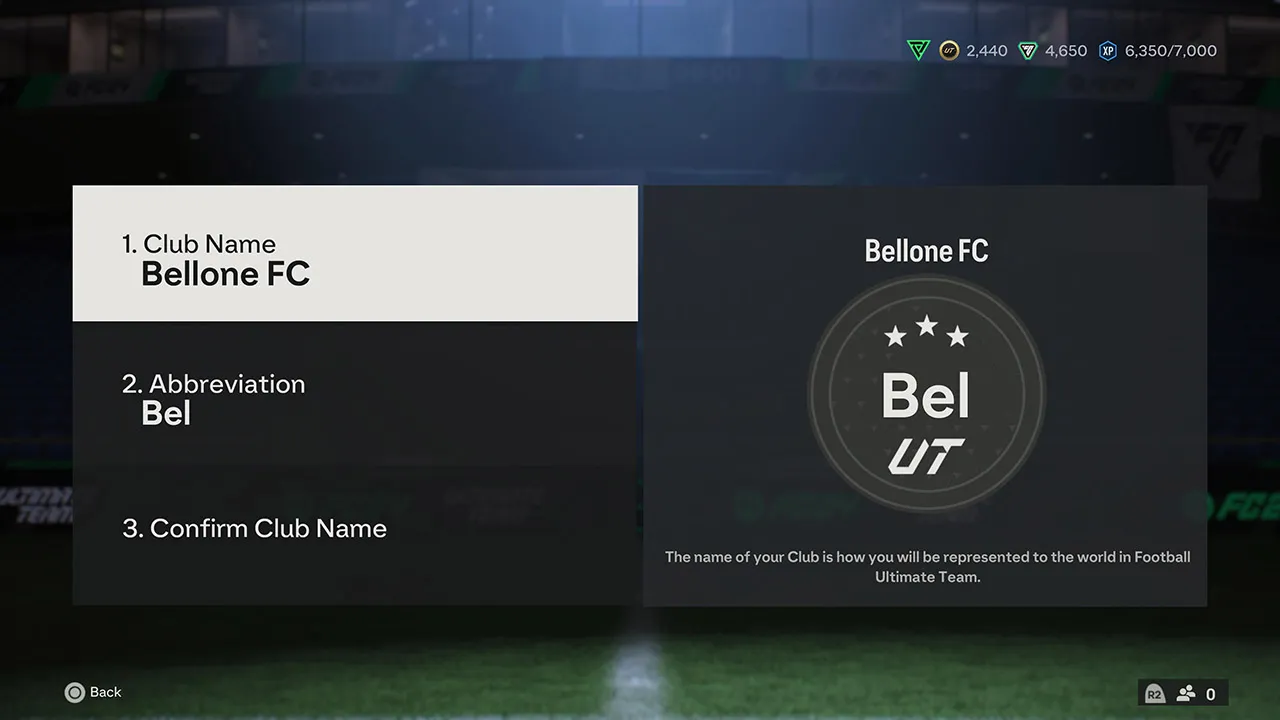Click the online friends counter showing 0

[x=1210, y=693]
